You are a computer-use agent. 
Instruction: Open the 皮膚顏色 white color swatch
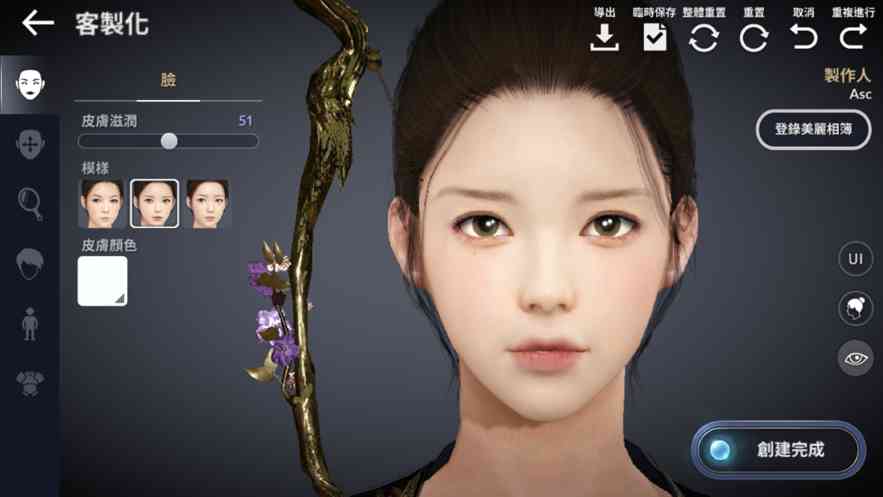point(103,281)
